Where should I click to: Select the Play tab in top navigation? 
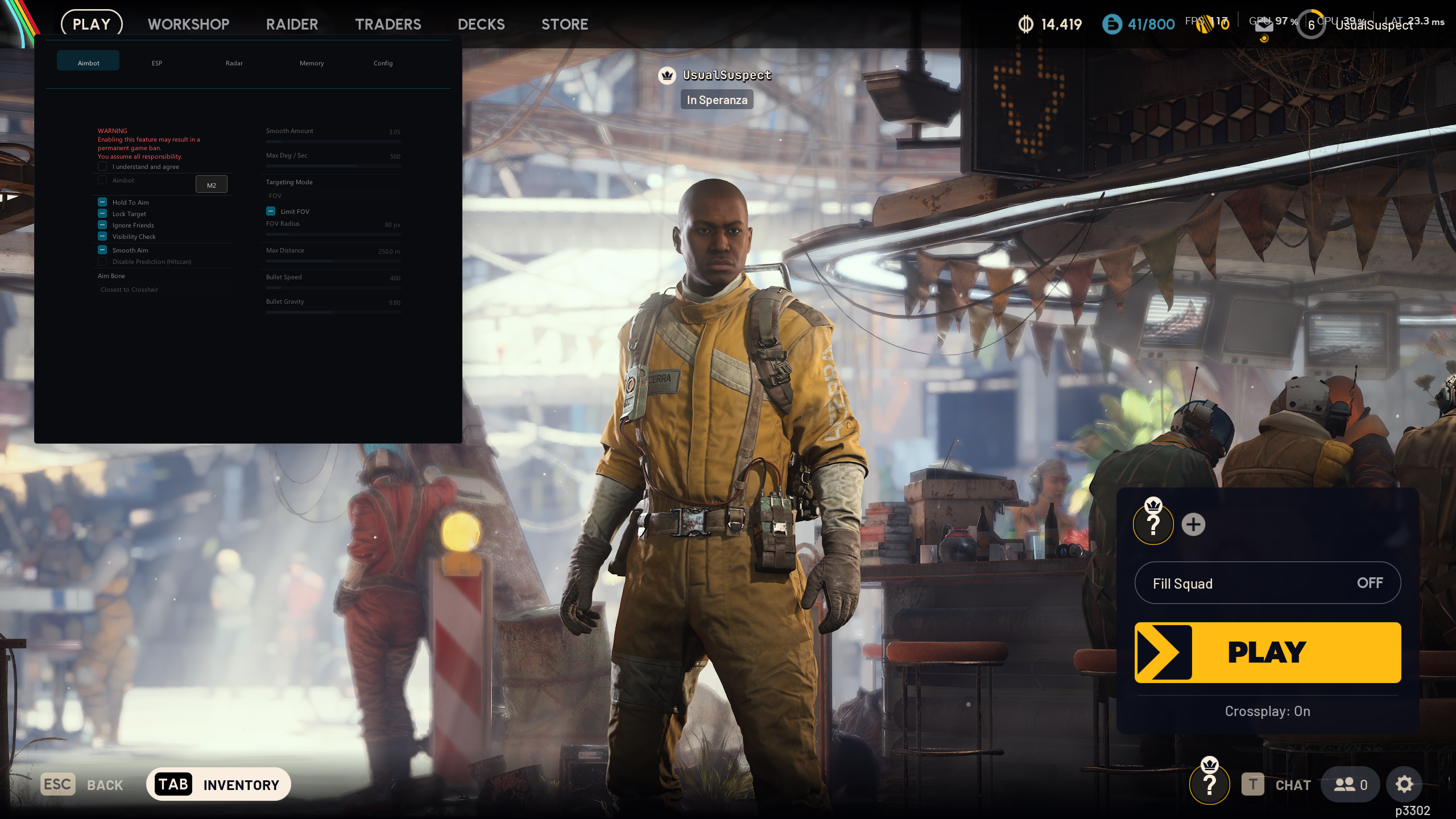tap(92, 24)
